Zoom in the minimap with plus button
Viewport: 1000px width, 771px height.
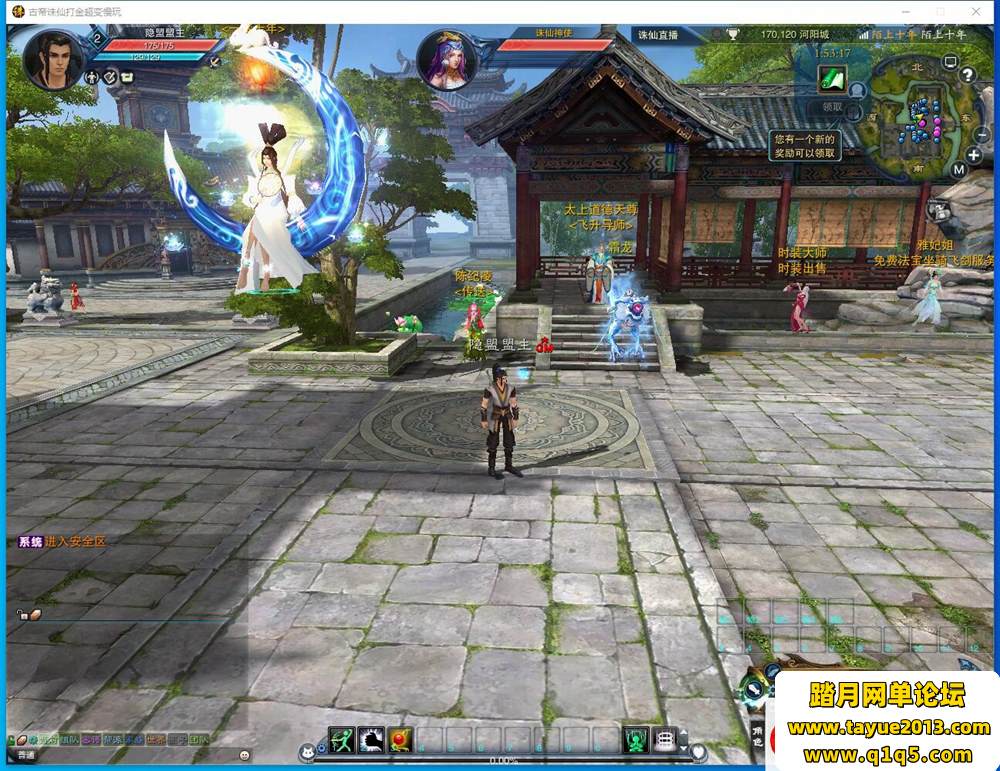pyautogui.click(x=974, y=155)
